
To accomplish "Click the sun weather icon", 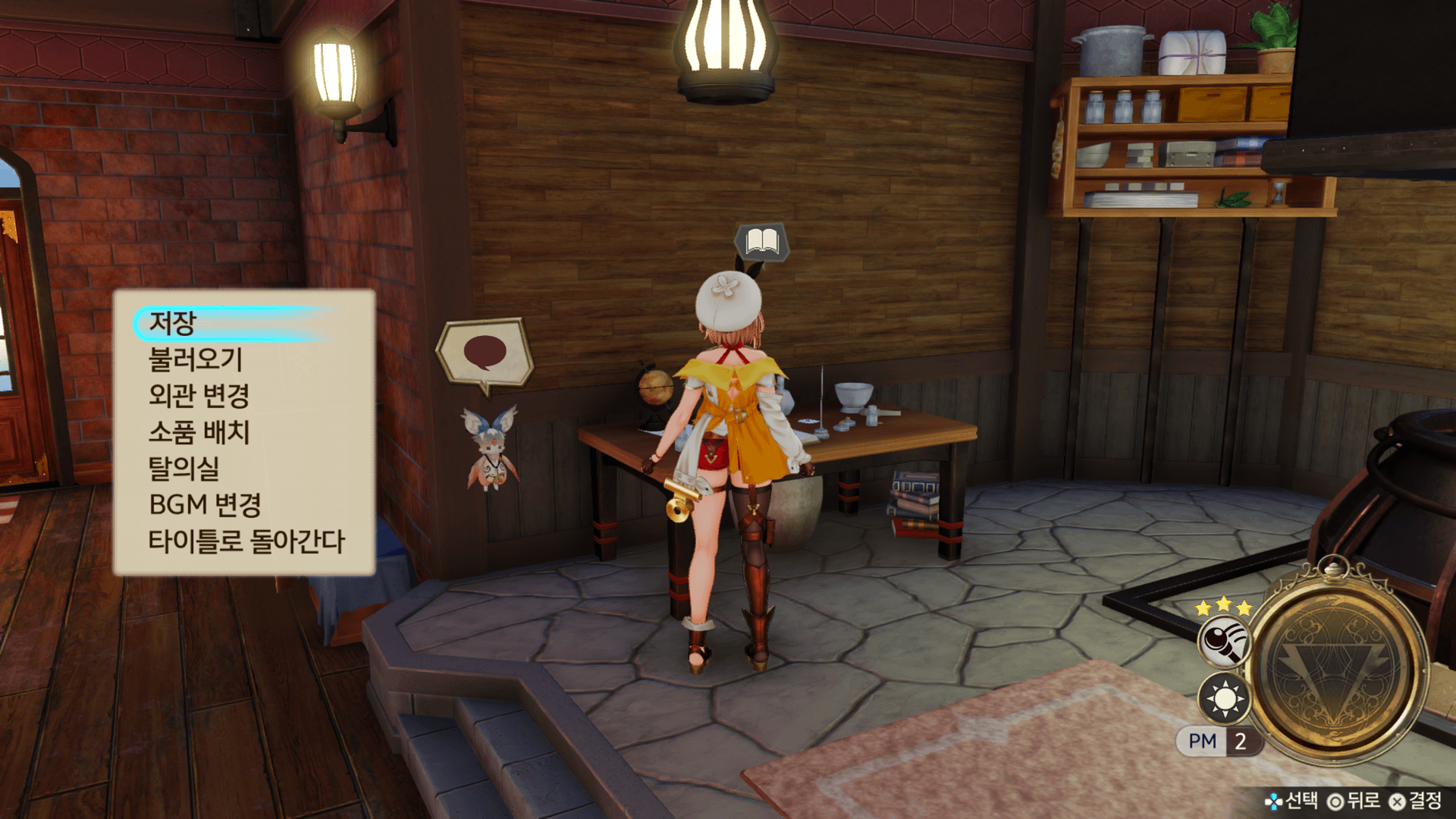I will (1224, 698).
